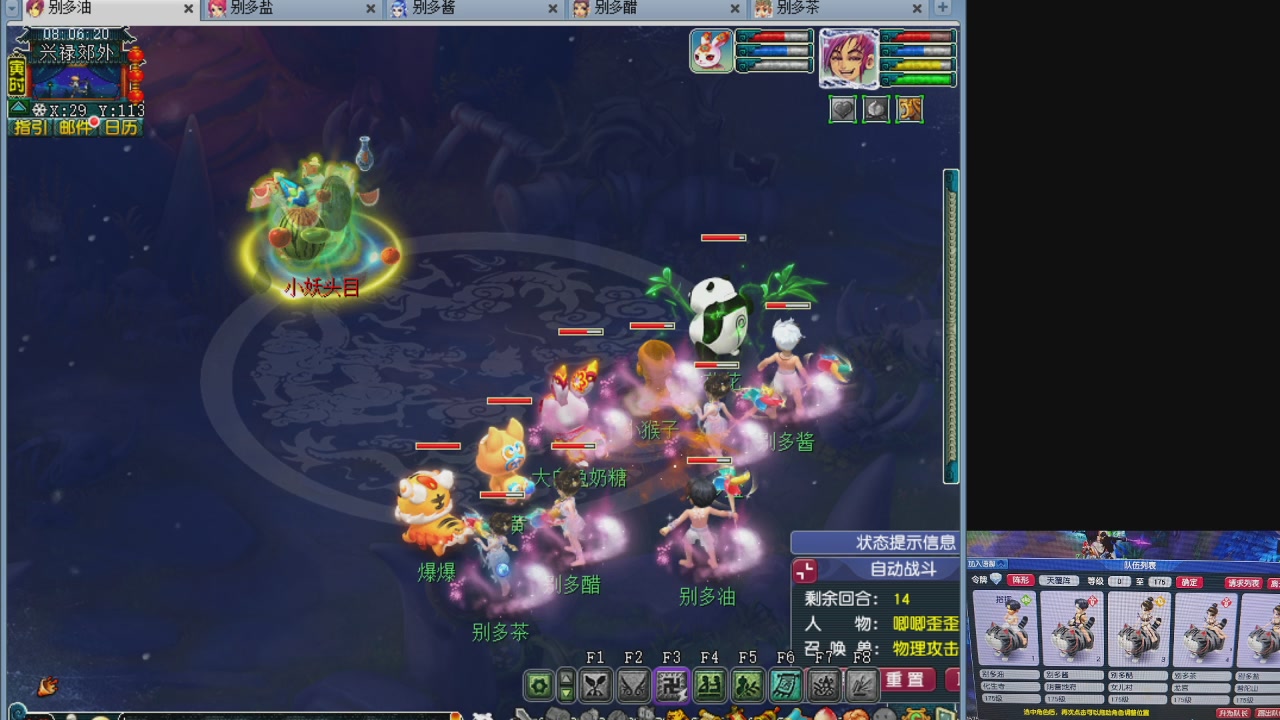The width and height of the screenshot is (1280, 720).
Task: Select the F1 sprout-shaped skill icon
Action: point(597,684)
